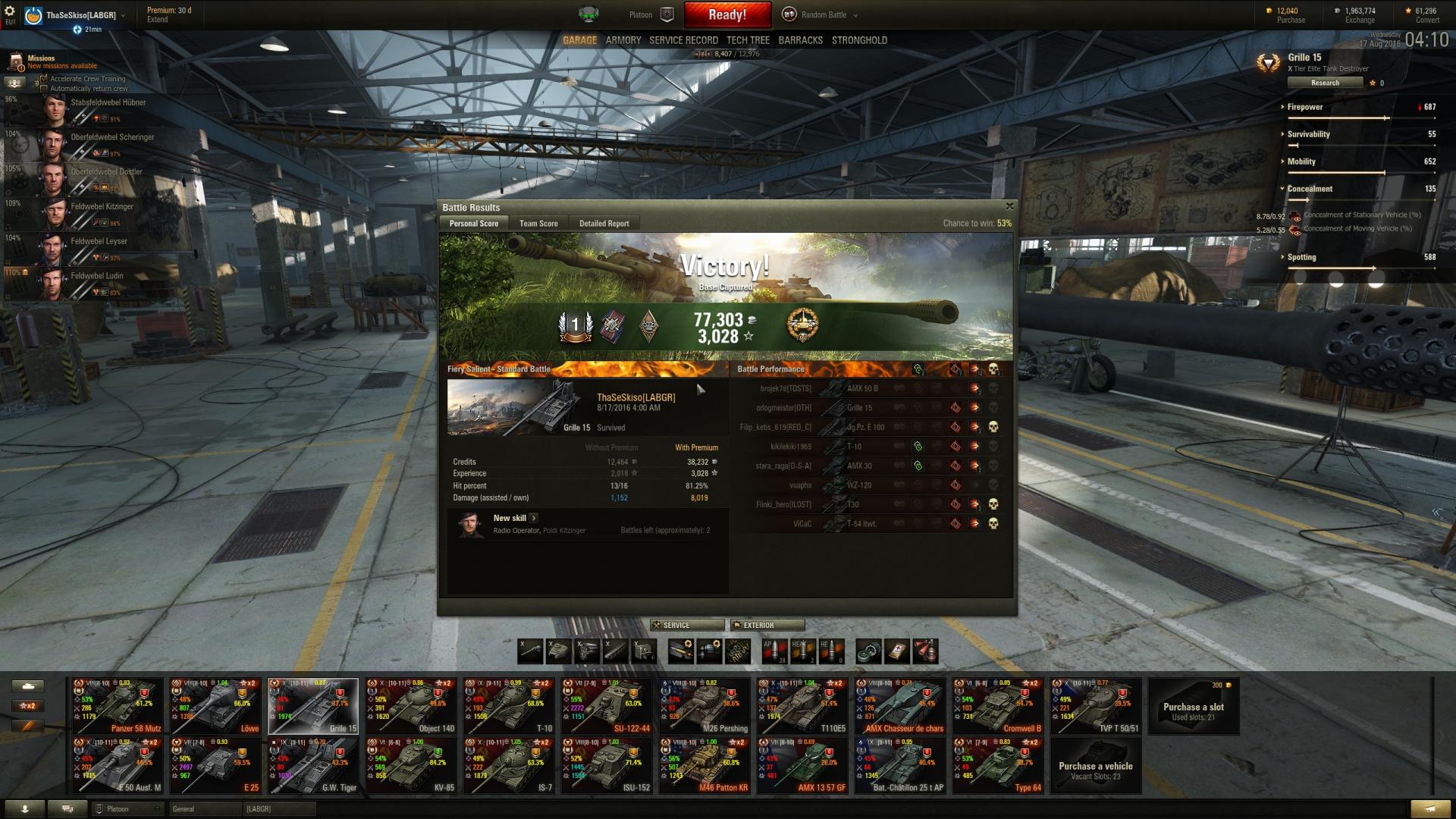Open the Tech Tree
1456x819 pixels.
pos(748,40)
